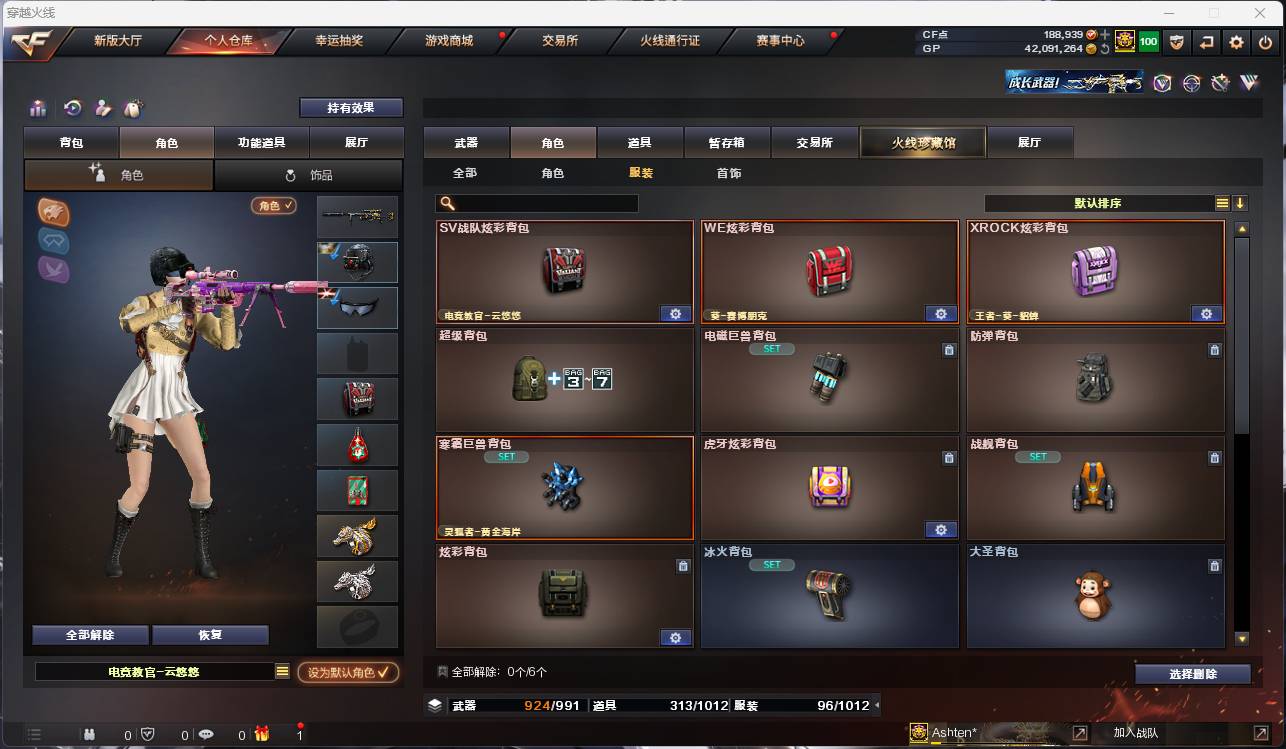This screenshot has width=1286, height=749.
Task: Click the gear icon on SV战队炫彩背包 card
Action: pos(675,313)
